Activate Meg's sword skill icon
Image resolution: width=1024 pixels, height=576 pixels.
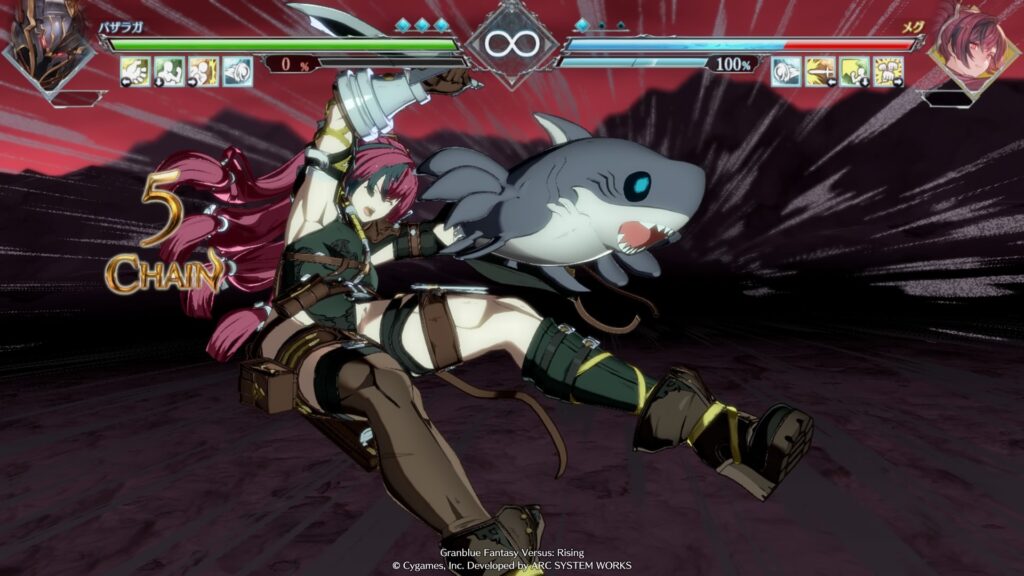point(820,71)
